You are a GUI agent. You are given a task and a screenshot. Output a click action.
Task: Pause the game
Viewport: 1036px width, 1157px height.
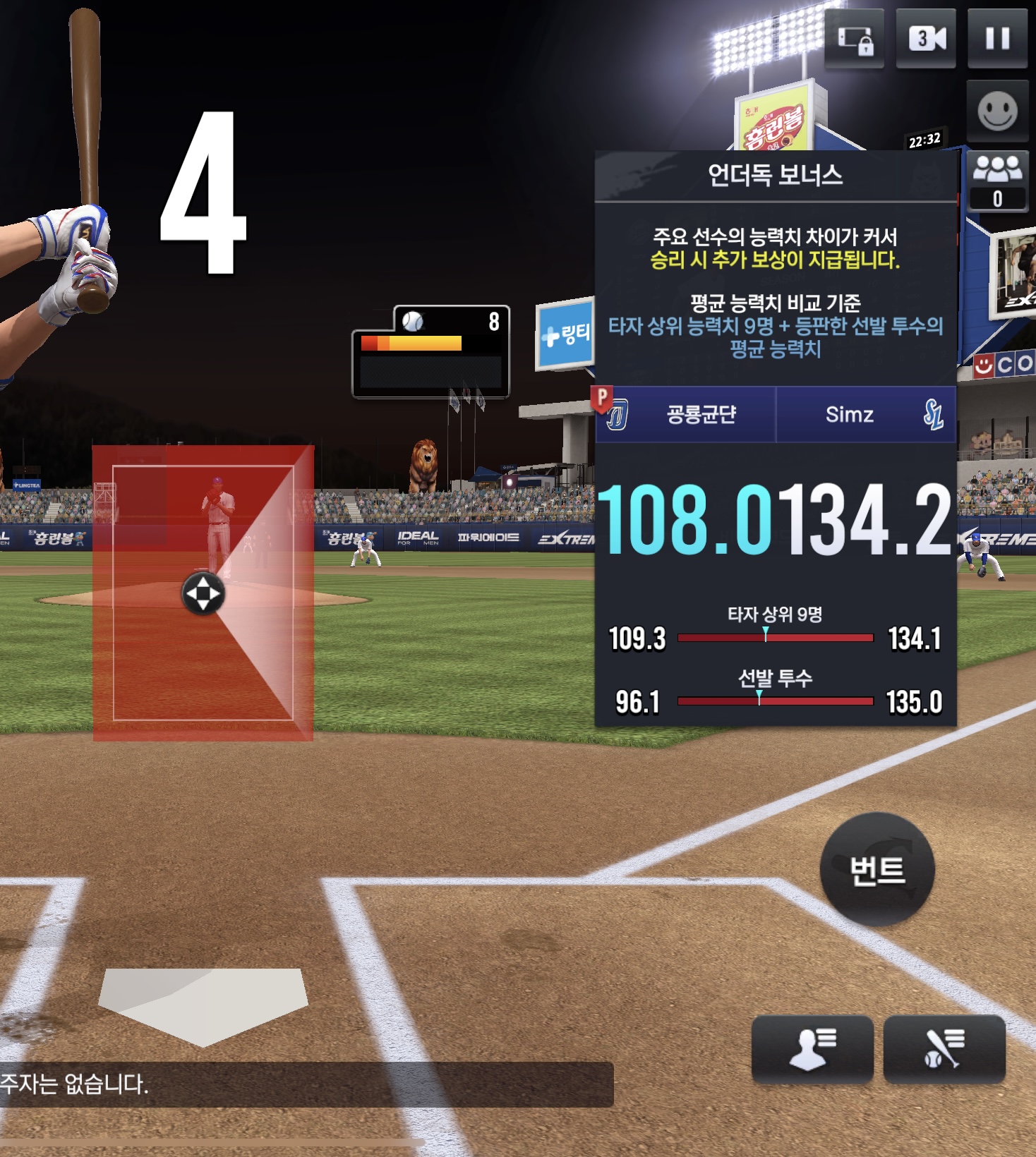pyautogui.click(x=997, y=38)
